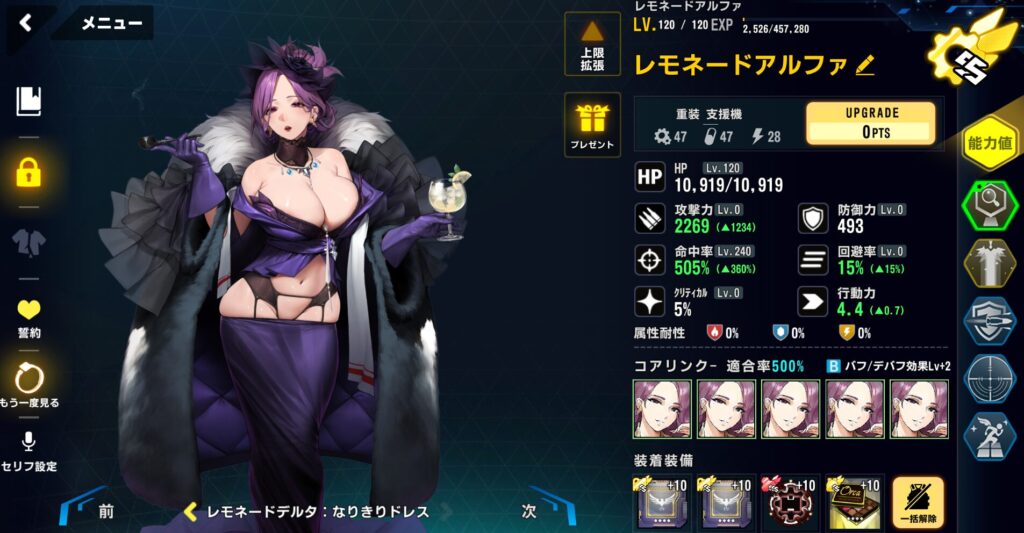Click the UPGRADE 0PTS button
Screen dimensions: 1024x533
(x=871, y=123)
